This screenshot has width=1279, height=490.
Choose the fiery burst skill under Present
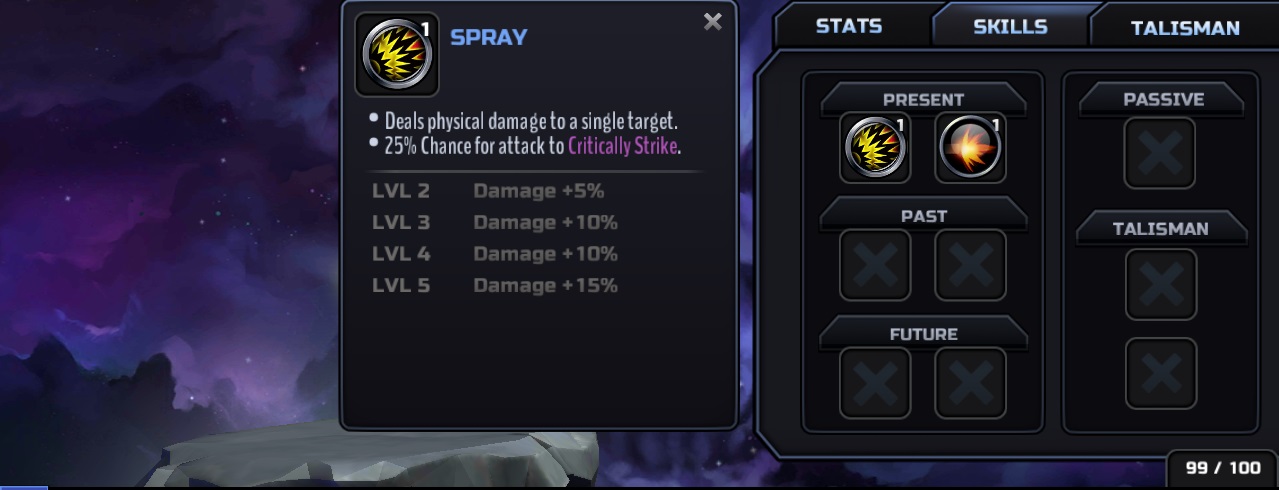coord(970,148)
